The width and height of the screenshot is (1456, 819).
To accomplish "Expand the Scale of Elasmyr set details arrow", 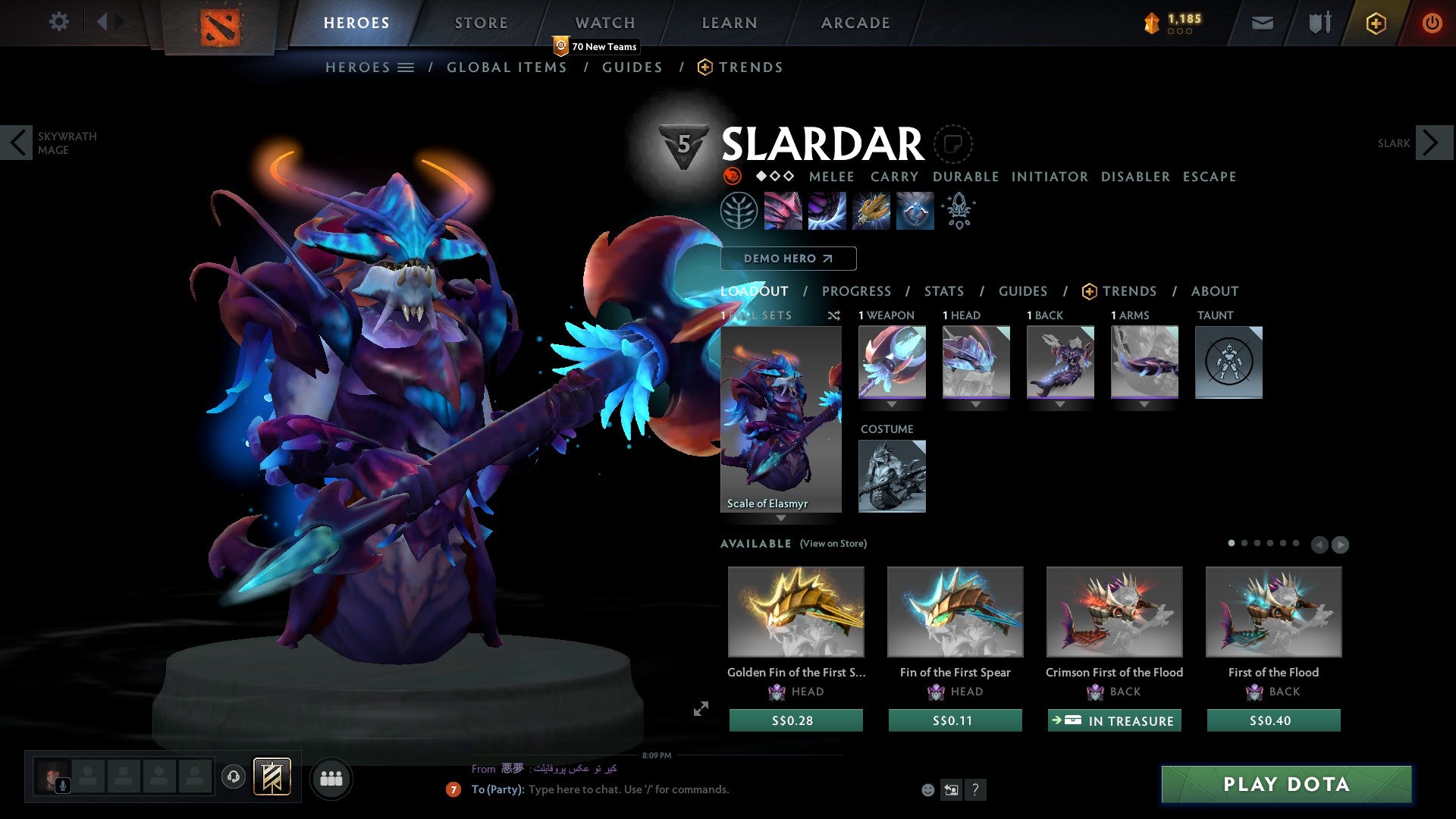I will (781, 519).
